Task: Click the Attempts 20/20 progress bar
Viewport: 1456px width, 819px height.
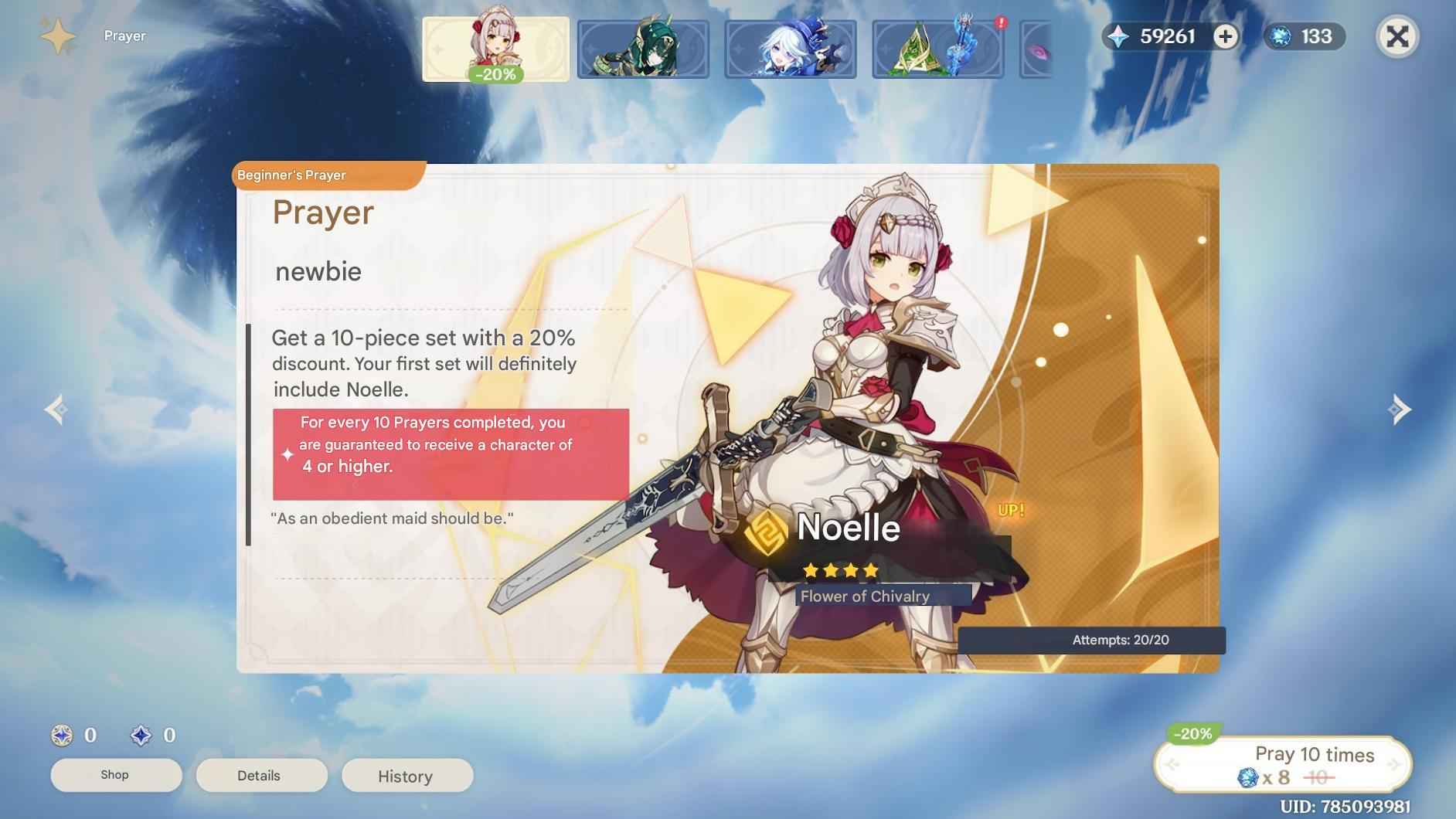Action: pyautogui.click(x=1122, y=640)
